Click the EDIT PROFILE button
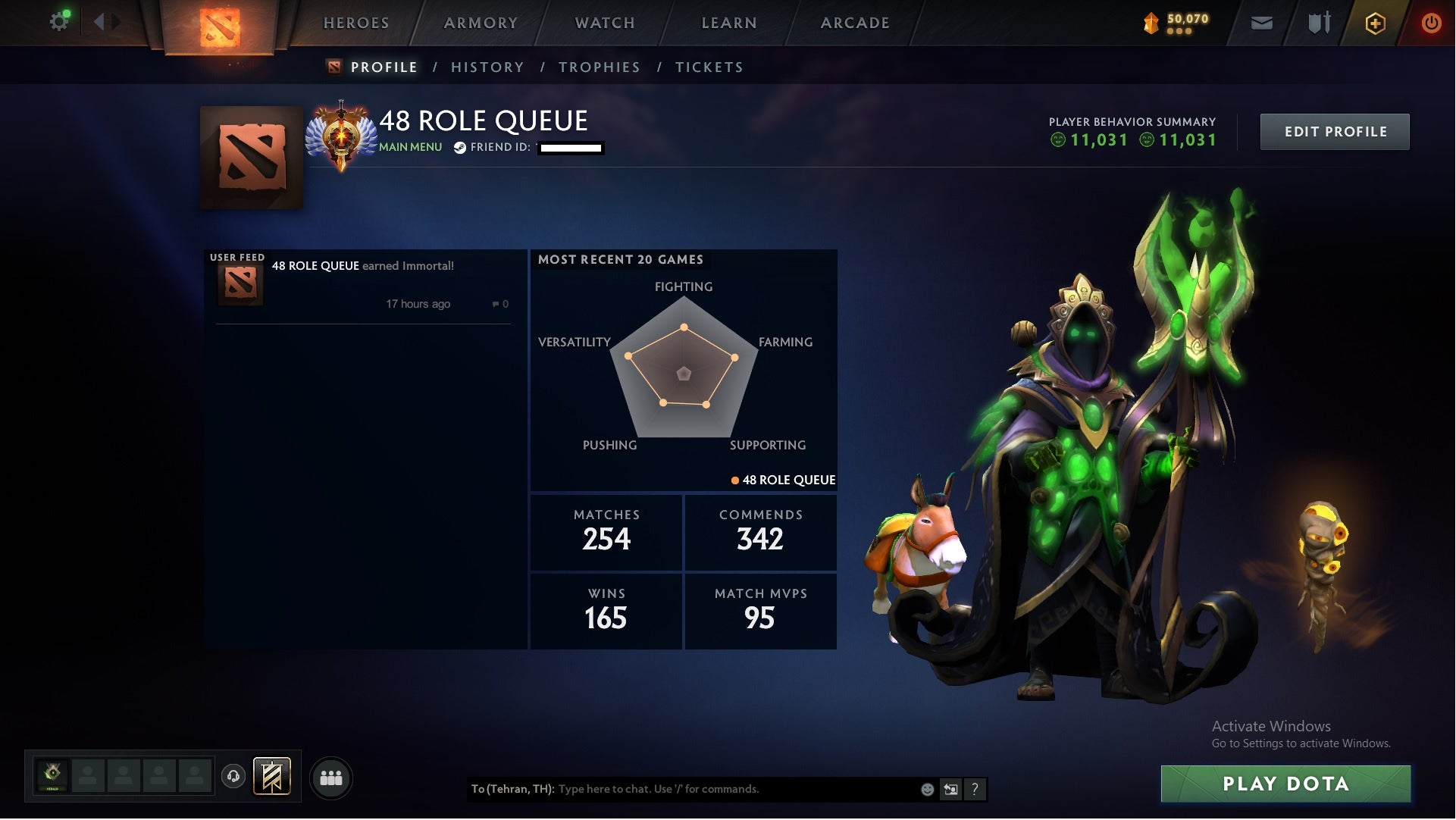1456x820 pixels. (1335, 131)
